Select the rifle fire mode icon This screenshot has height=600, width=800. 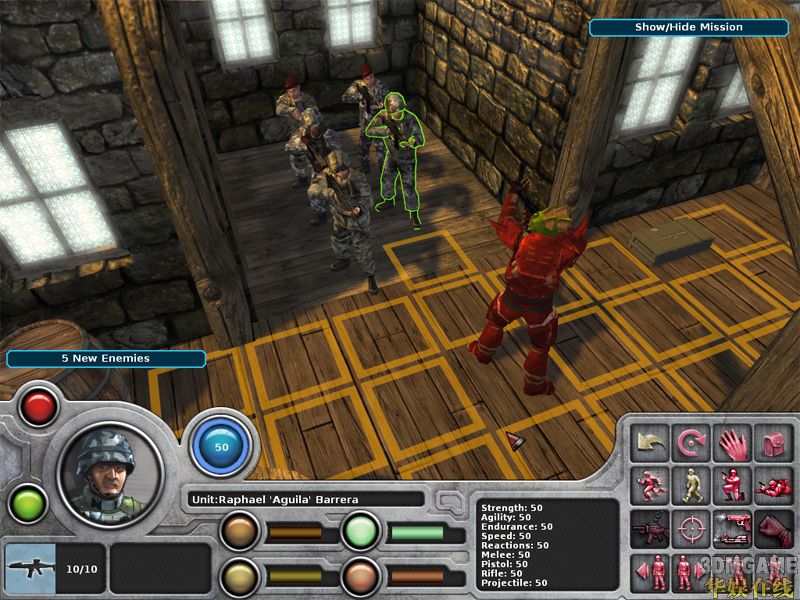[x=650, y=528]
